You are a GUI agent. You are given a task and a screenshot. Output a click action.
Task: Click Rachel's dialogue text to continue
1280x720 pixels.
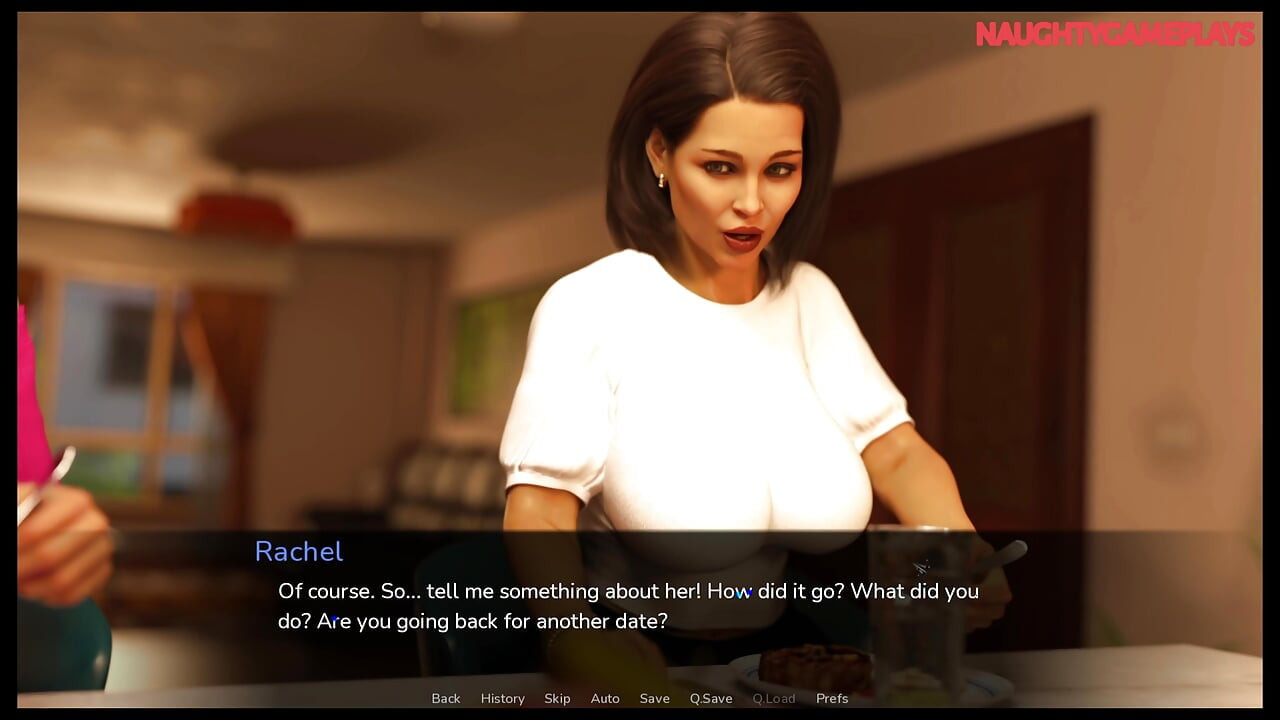(x=628, y=606)
